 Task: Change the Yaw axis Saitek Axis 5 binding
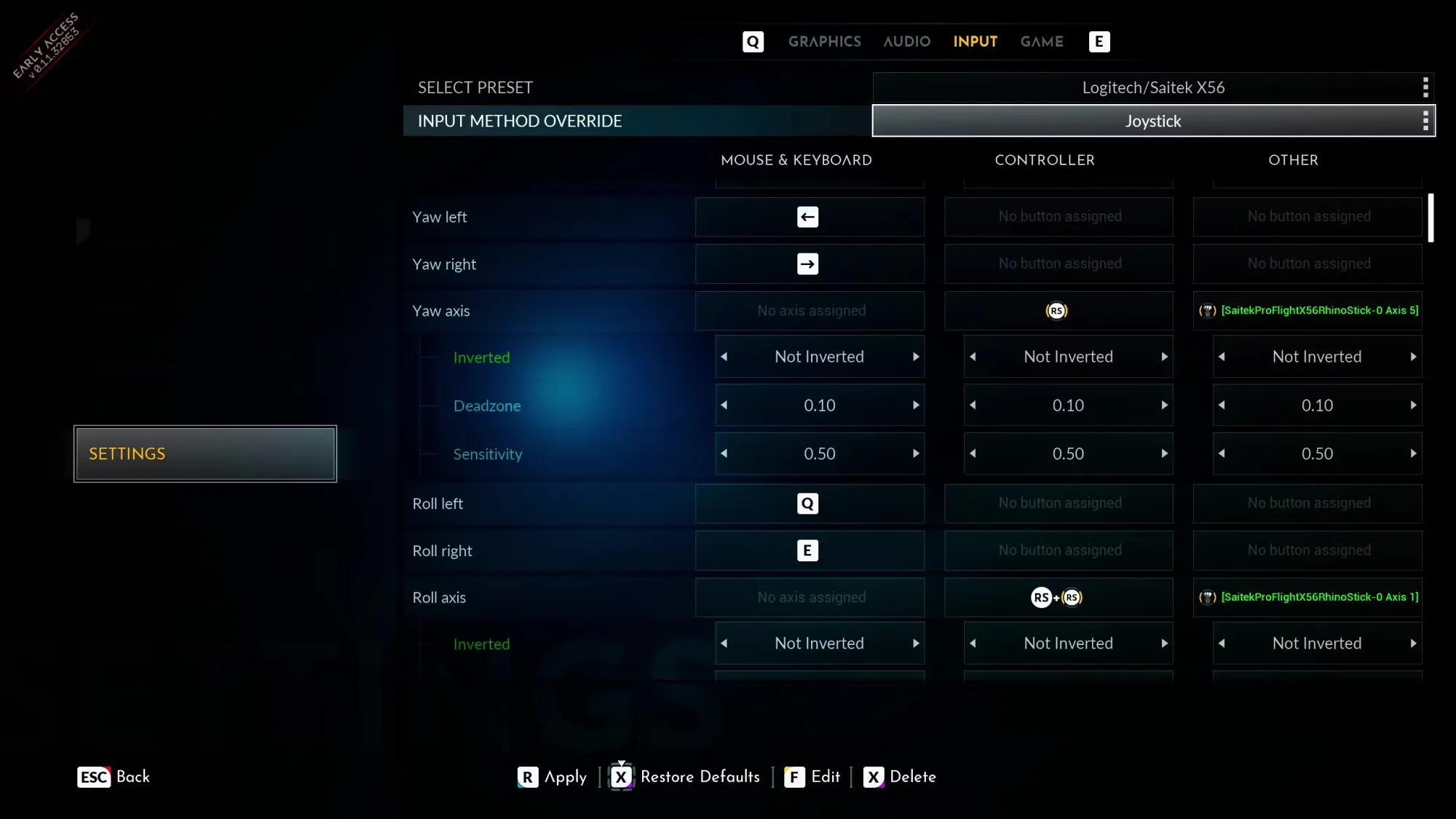point(1307,311)
